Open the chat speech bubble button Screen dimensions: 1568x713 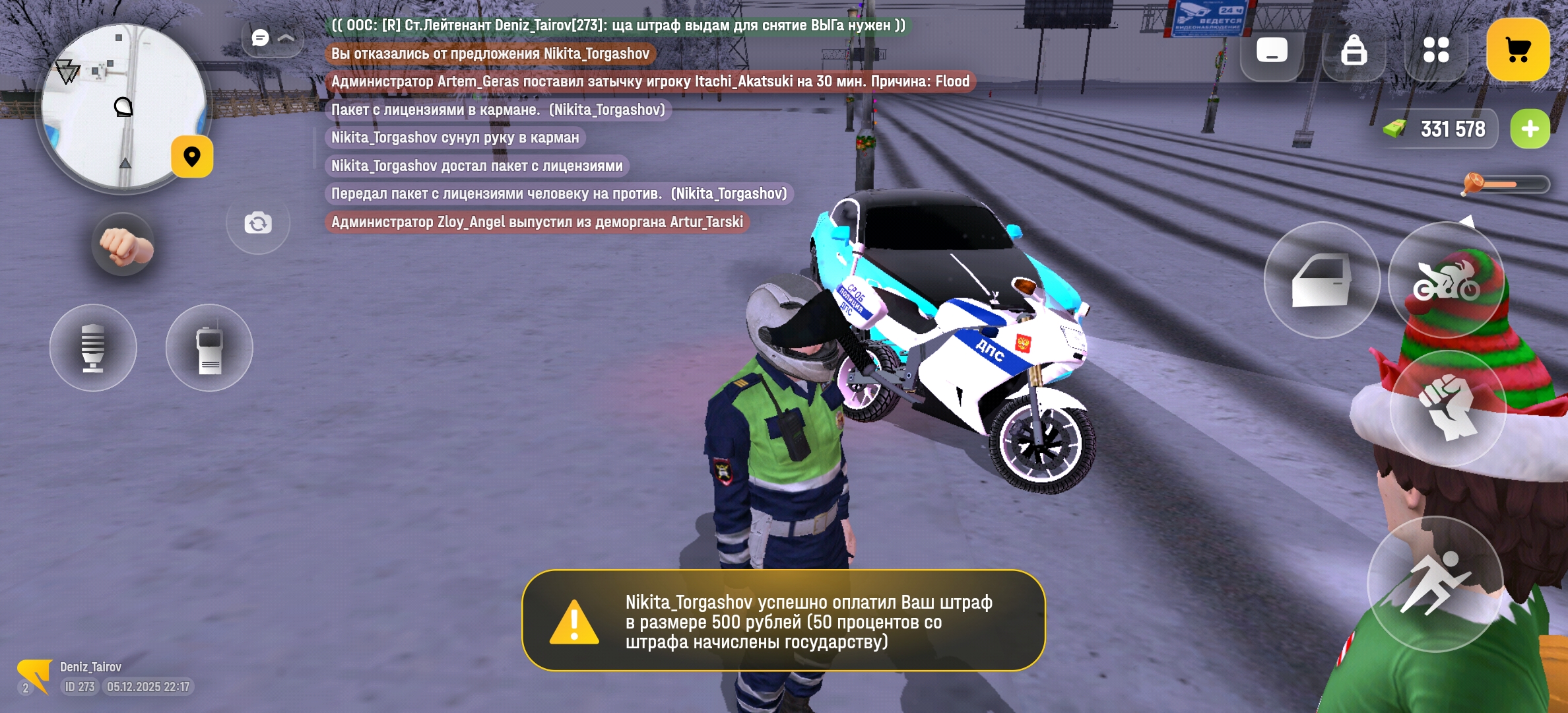[x=261, y=38]
